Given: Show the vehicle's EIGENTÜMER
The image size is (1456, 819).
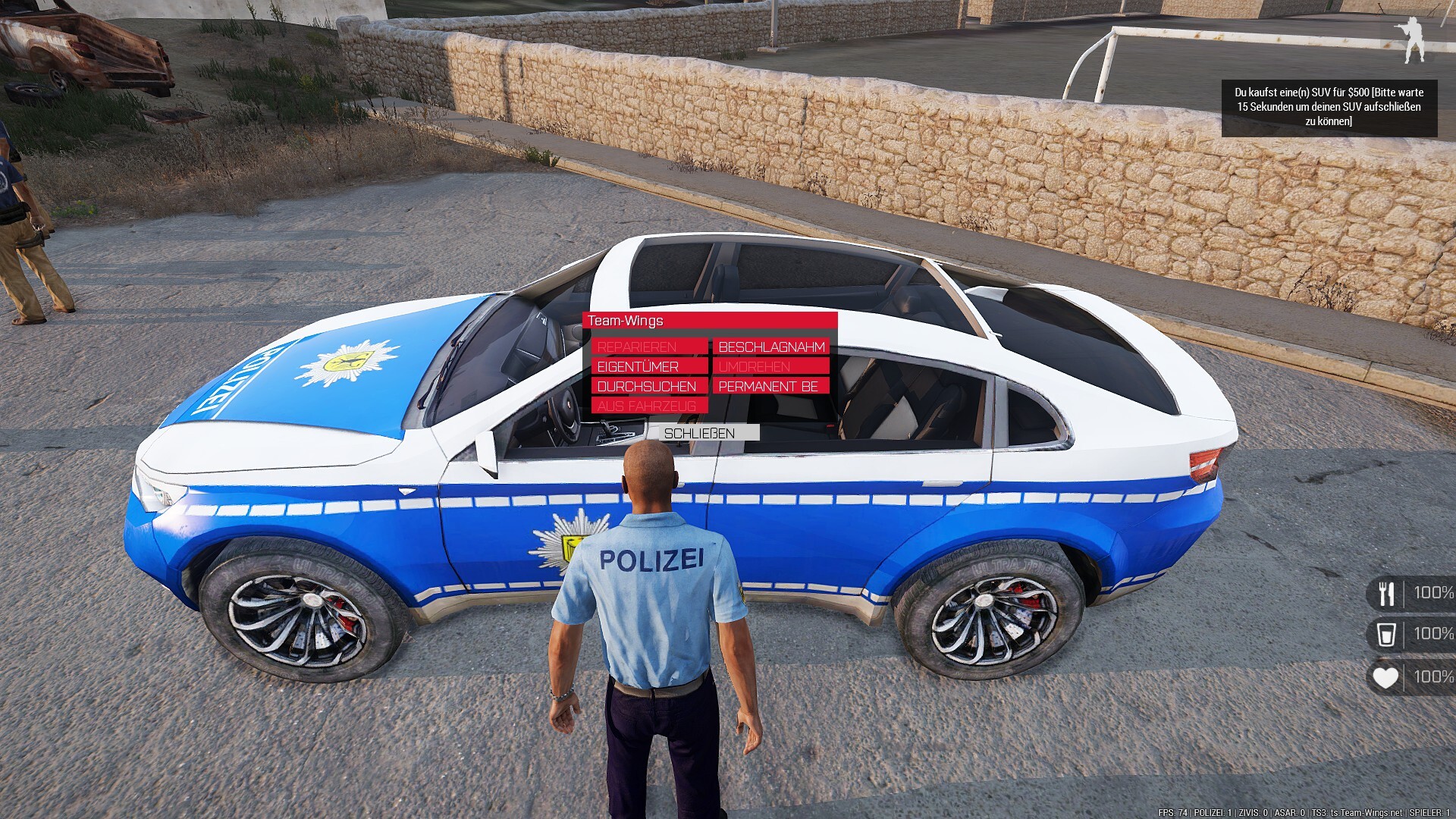Looking at the screenshot, I should click(649, 366).
